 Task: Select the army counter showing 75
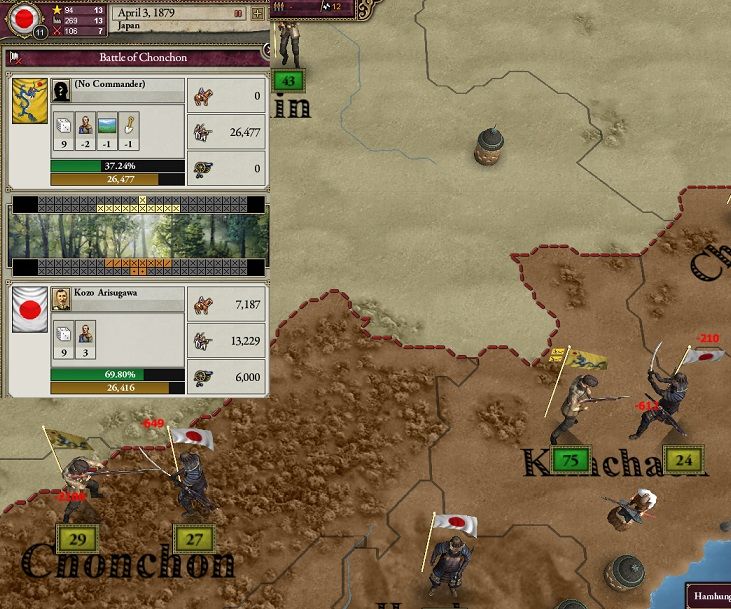pos(571,459)
